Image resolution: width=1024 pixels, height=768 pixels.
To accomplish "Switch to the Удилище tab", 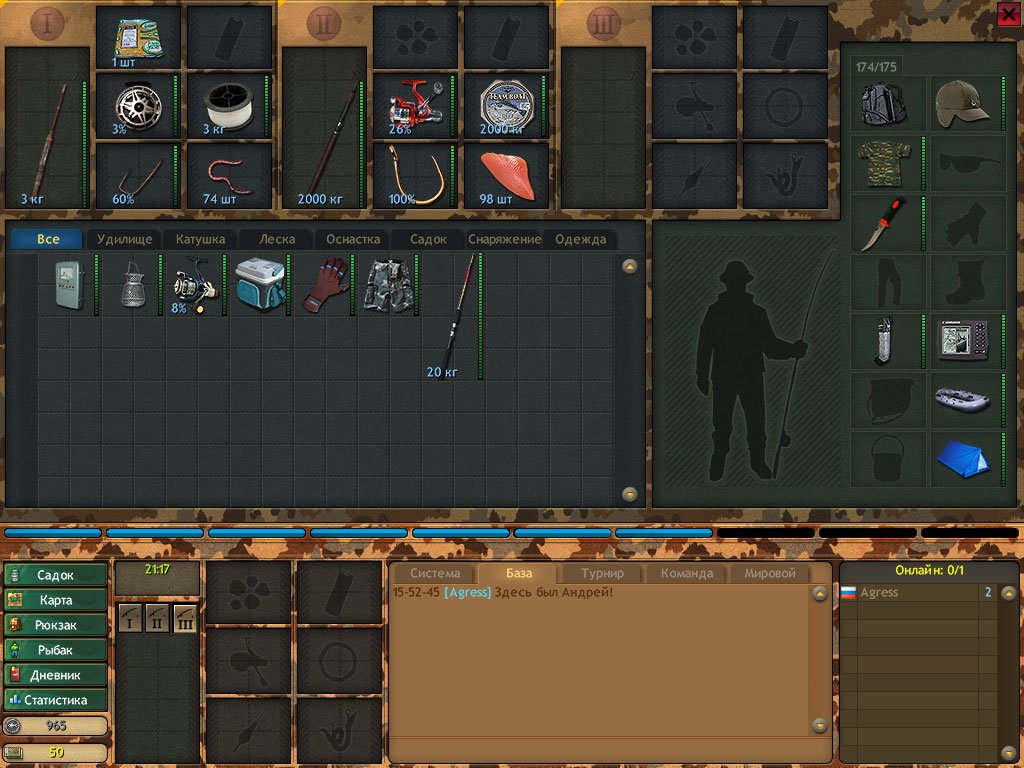I will 124,240.
